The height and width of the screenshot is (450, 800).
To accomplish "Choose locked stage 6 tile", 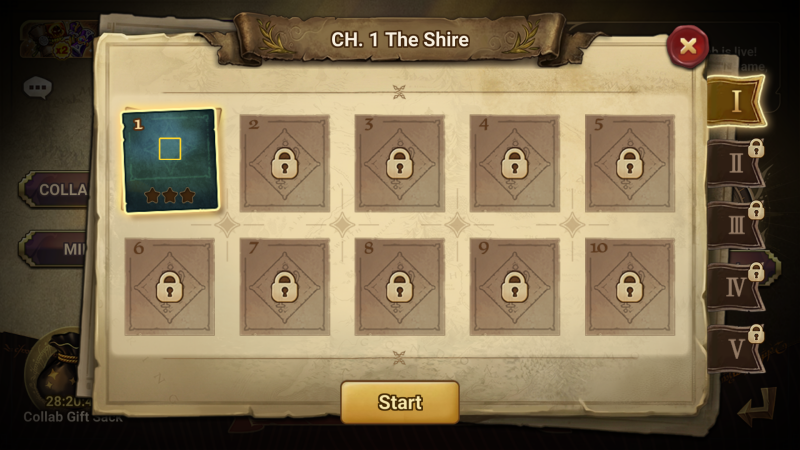I will (169, 287).
